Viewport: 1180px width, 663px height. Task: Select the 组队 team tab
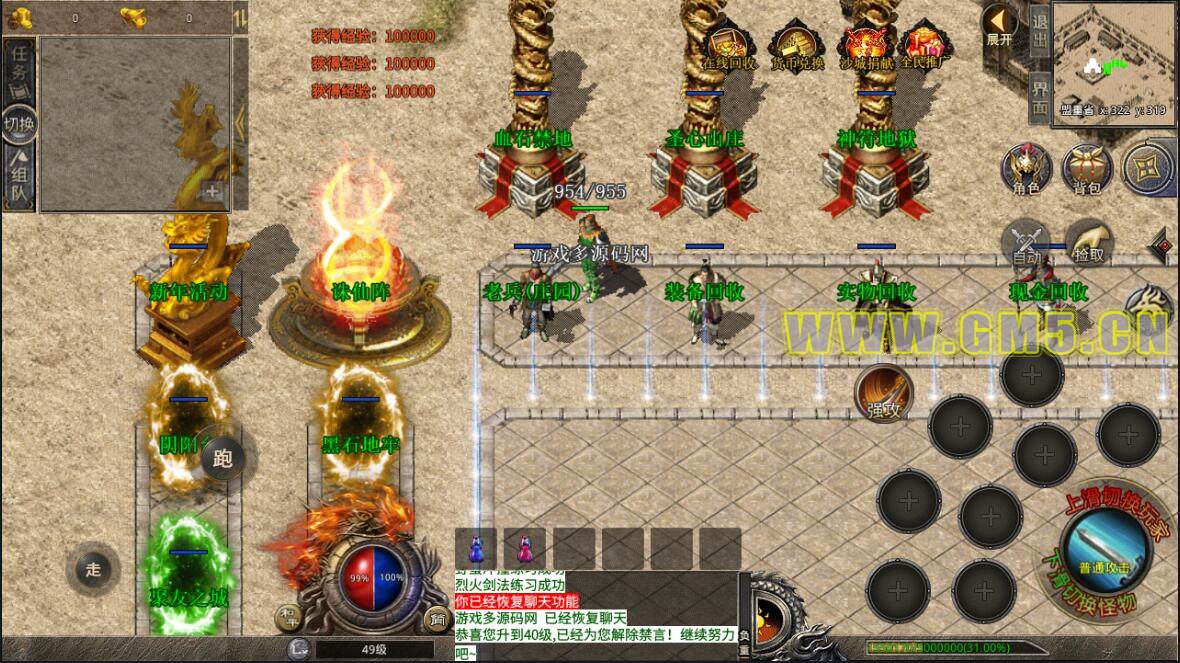click(x=19, y=181)
